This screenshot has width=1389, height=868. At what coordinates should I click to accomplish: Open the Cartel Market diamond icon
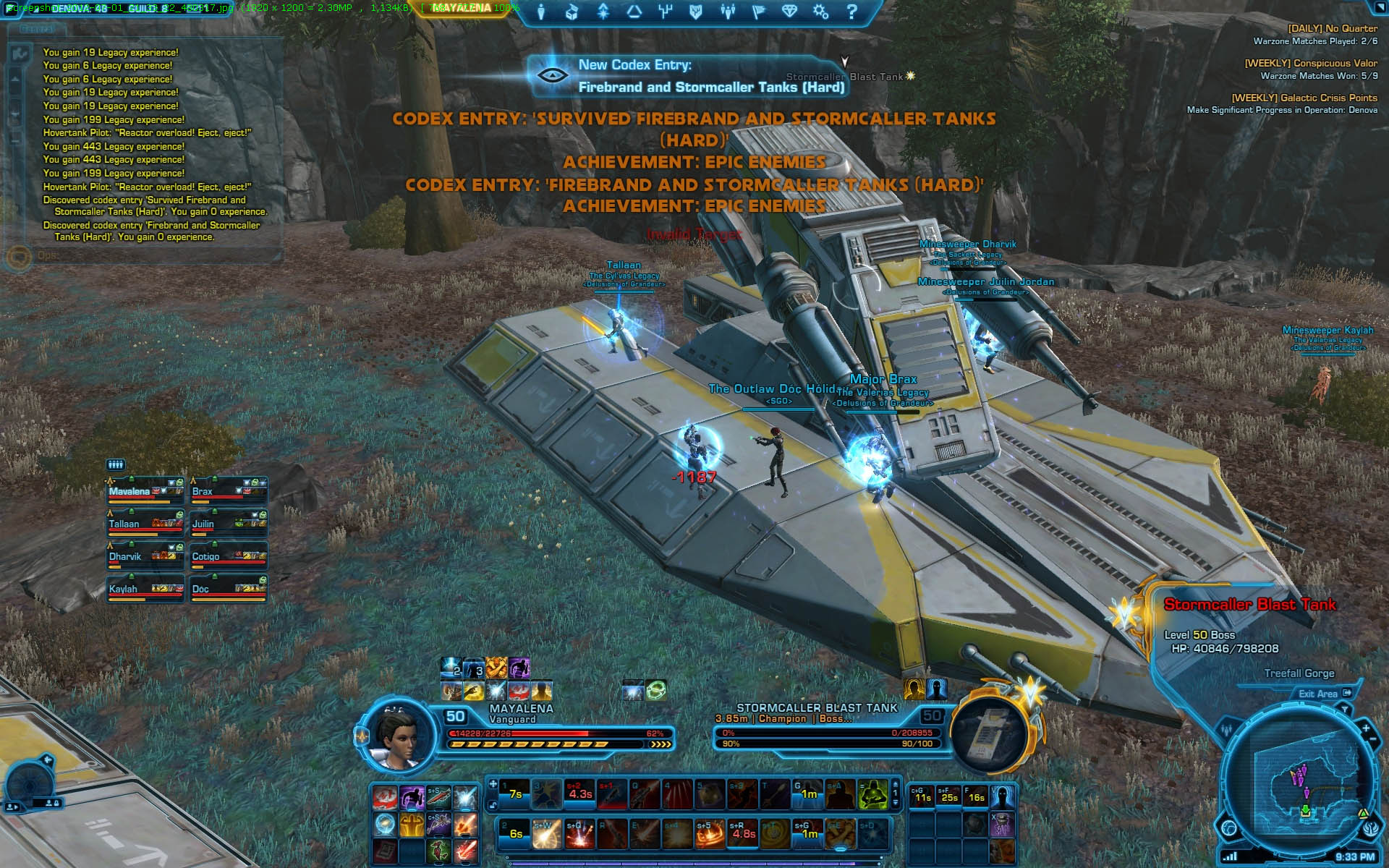[x=789, y=12]
